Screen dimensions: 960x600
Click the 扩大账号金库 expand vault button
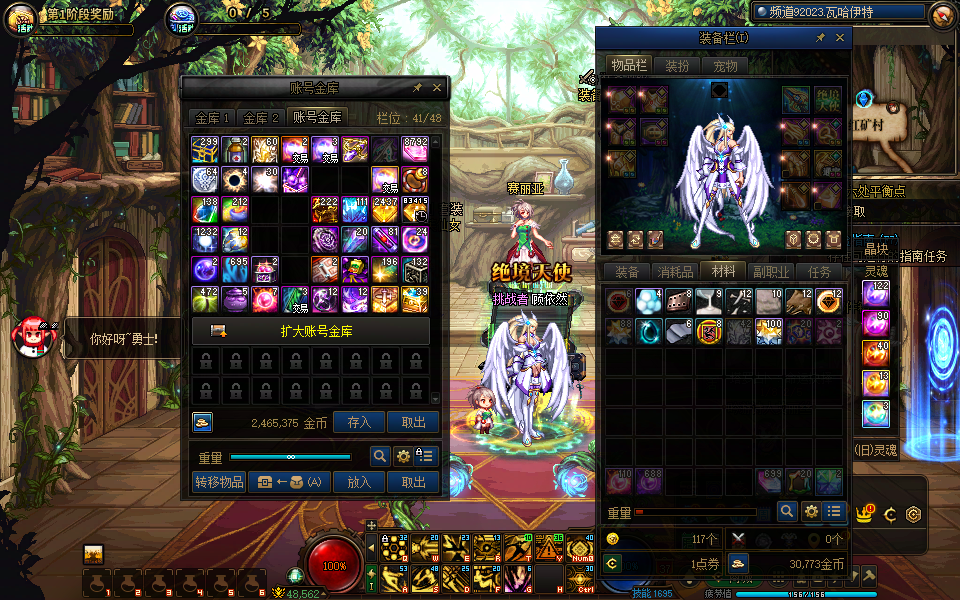pyautogui.click(x=310, y=331)
